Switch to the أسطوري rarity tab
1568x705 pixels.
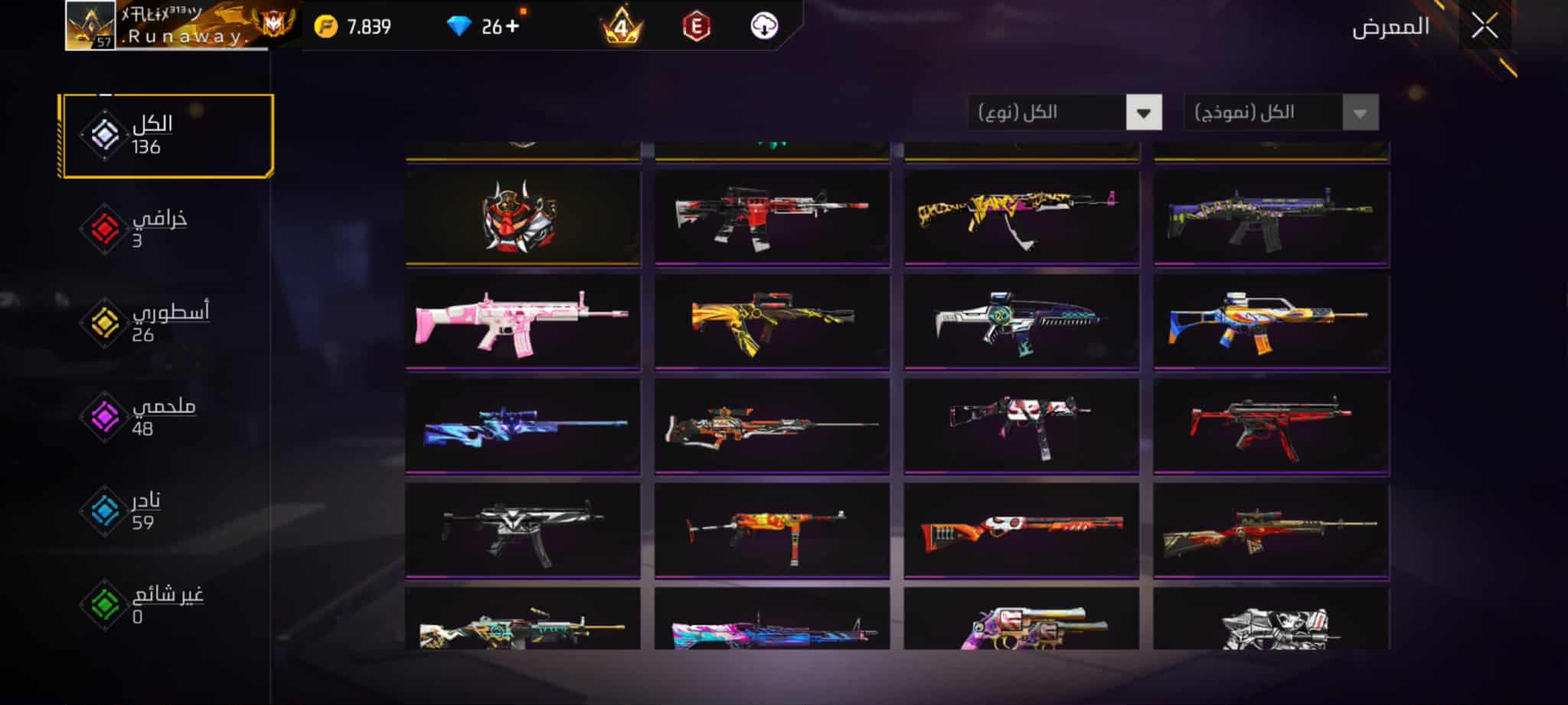click(153, 322)
